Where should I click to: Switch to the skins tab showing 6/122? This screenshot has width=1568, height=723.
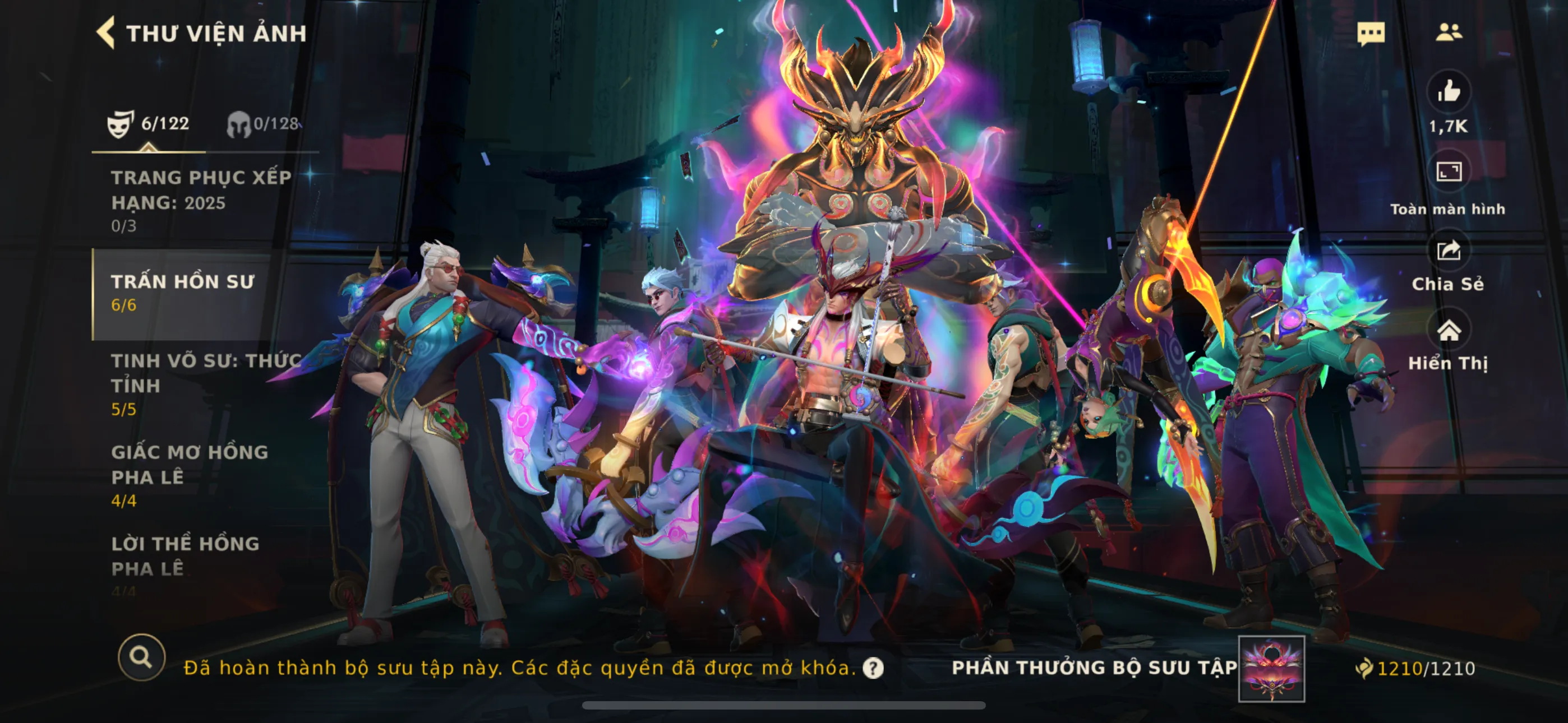coord(148,123)
